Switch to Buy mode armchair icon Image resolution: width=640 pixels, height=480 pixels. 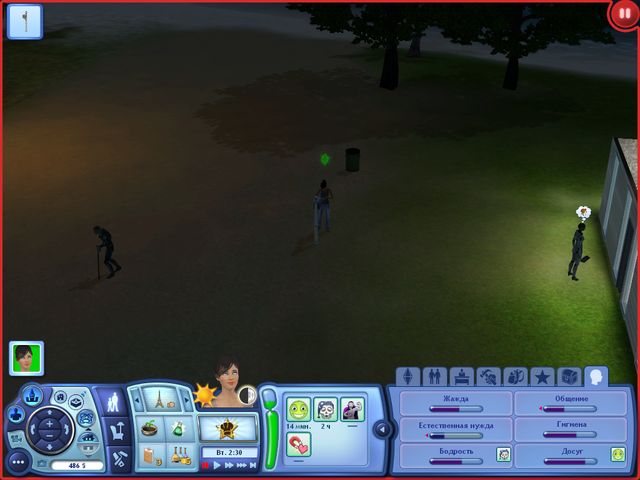(117, 431)
